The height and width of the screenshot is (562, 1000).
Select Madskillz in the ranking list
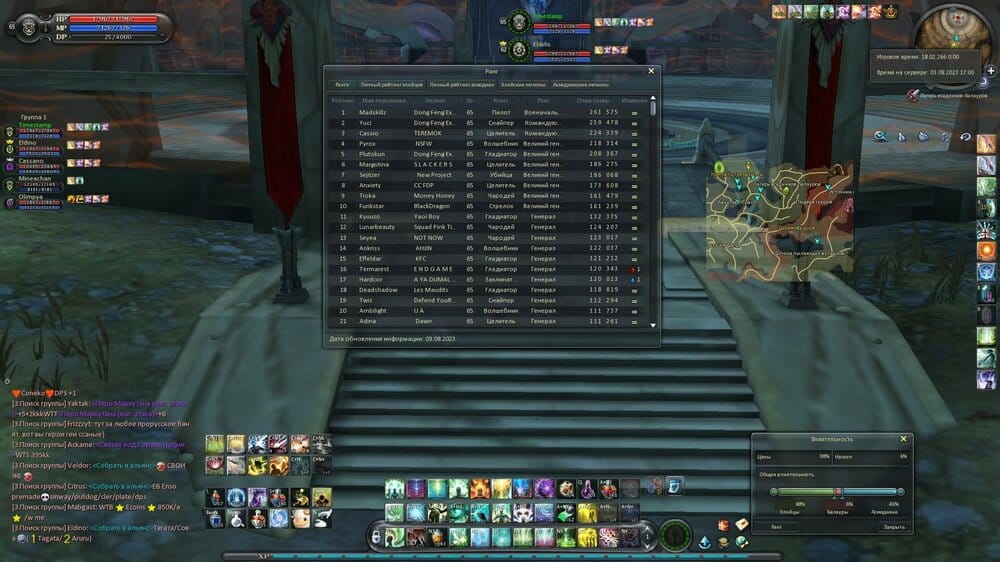pos(372,111)
